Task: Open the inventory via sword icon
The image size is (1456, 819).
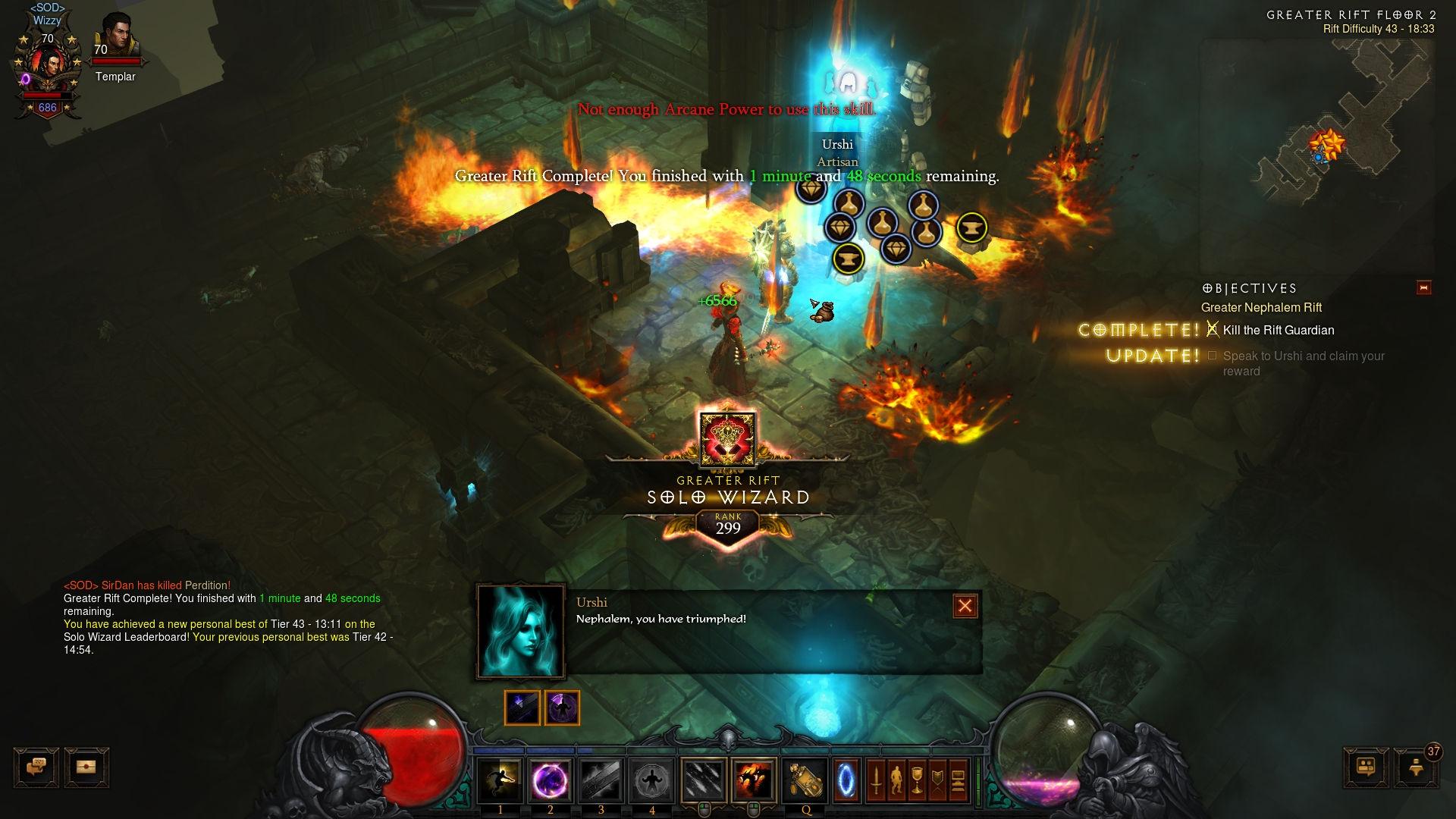Action: coord(876,780)
